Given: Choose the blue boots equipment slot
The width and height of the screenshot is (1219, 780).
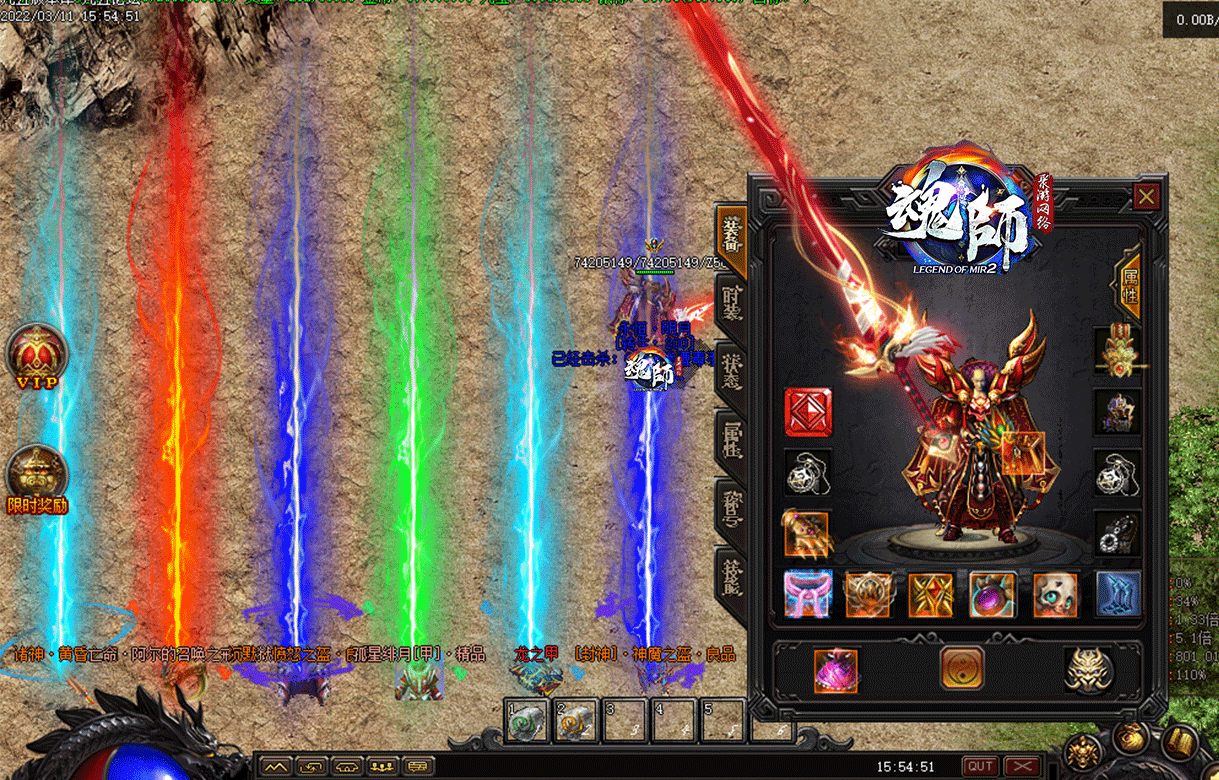Looking at the screenshot, I should [x=1118, y=594].
